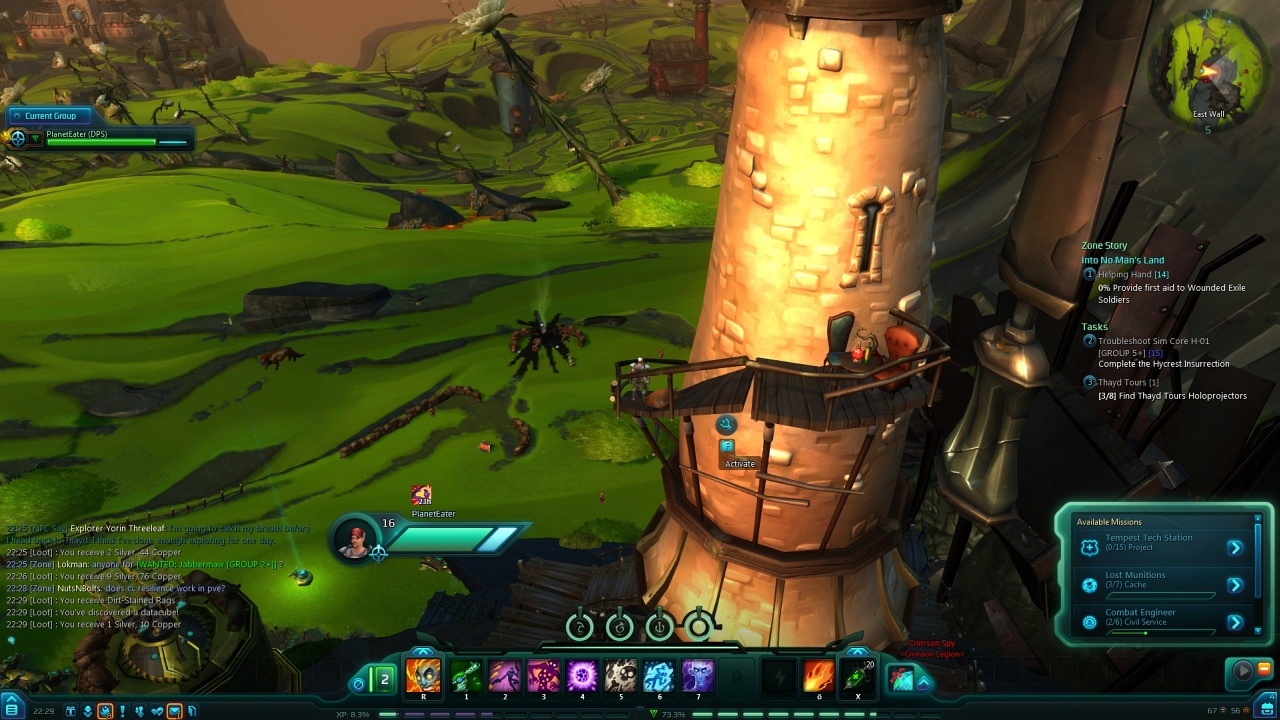
Task: Select the Troubleshoot Sim Core H-01 task
Action: pyautogui.click(x=1154, y=341)
